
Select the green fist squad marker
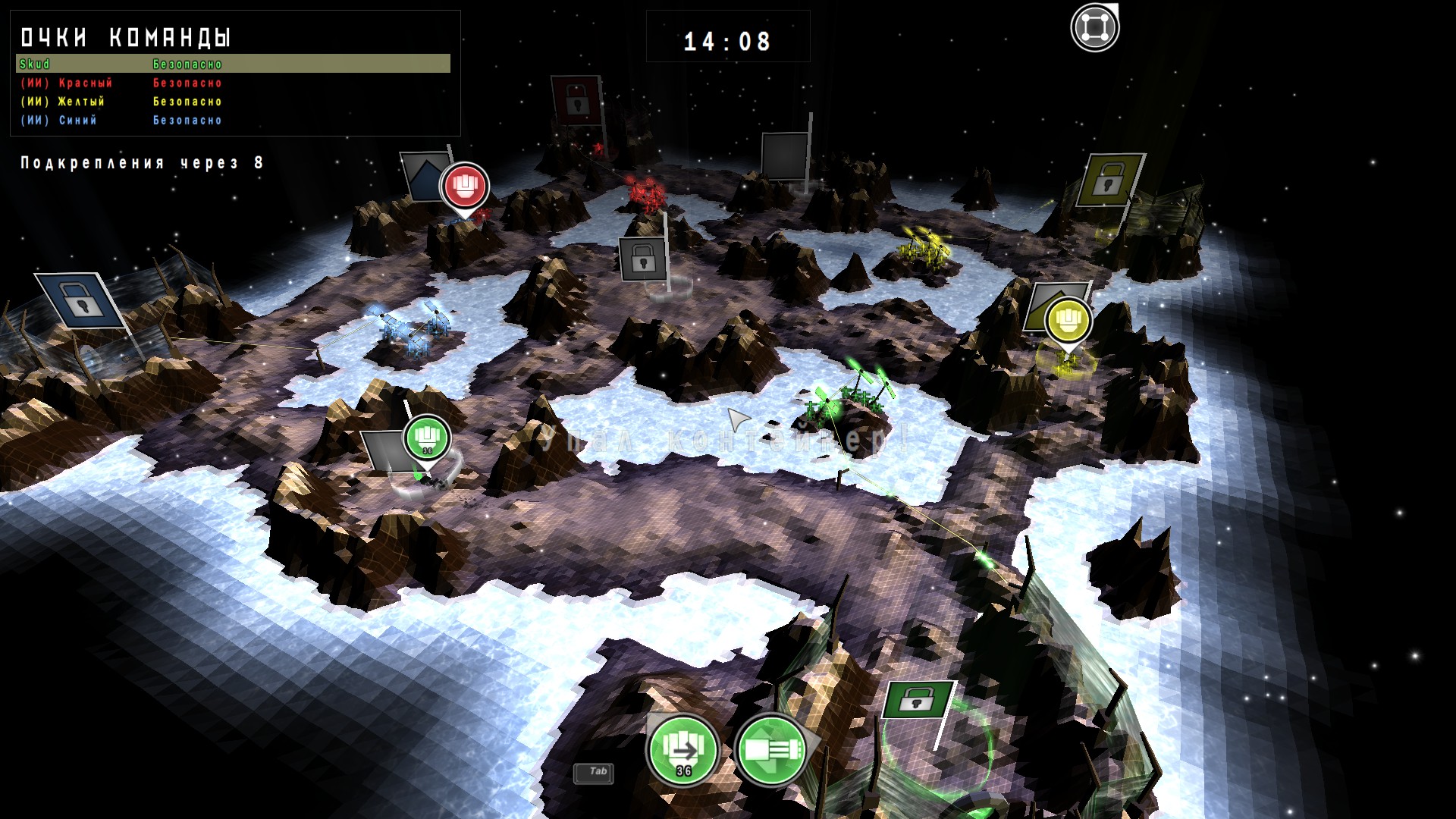(x=427, y=437)
